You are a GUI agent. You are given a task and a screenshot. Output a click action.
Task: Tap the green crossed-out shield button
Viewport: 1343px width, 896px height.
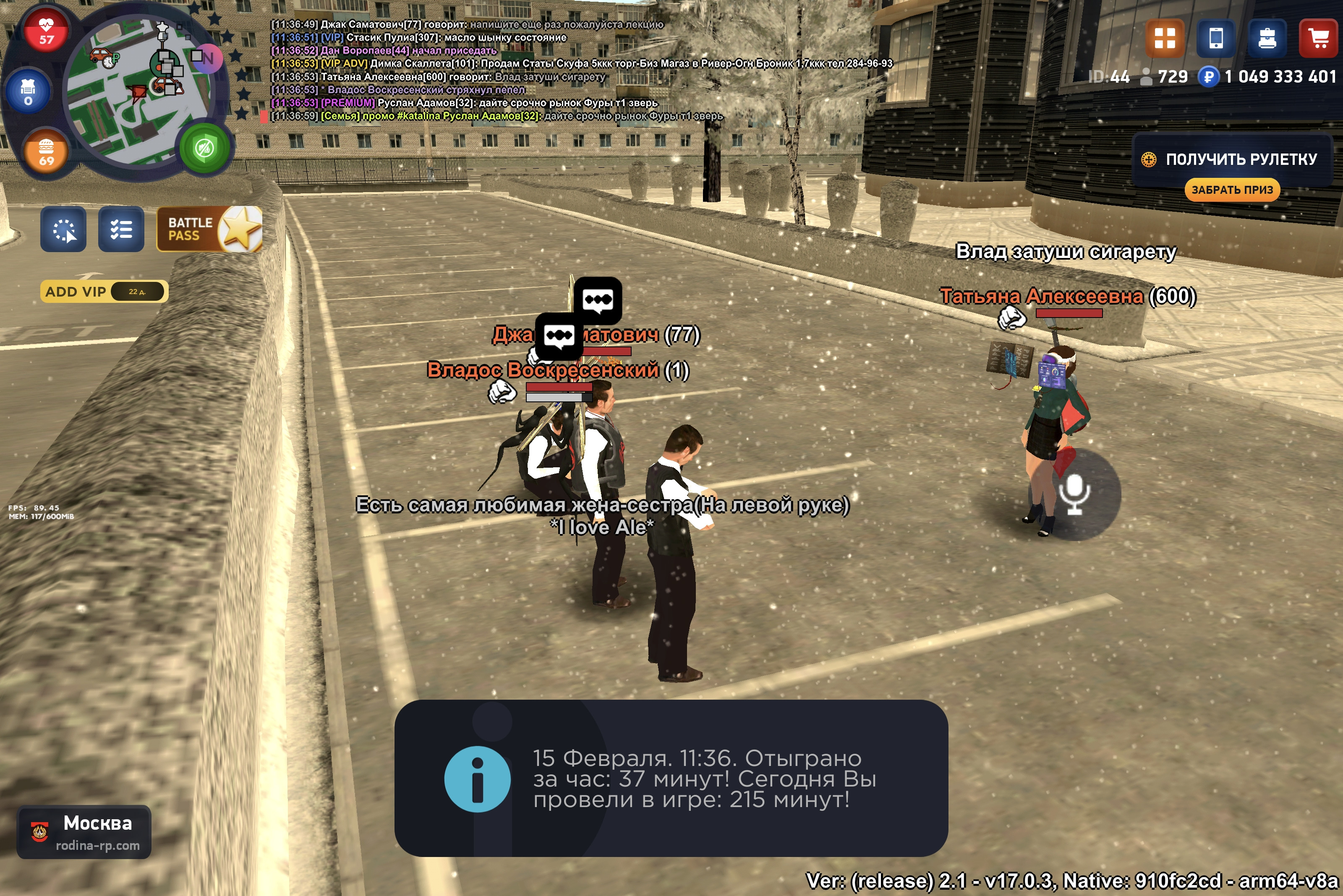(x=204, y=148)
